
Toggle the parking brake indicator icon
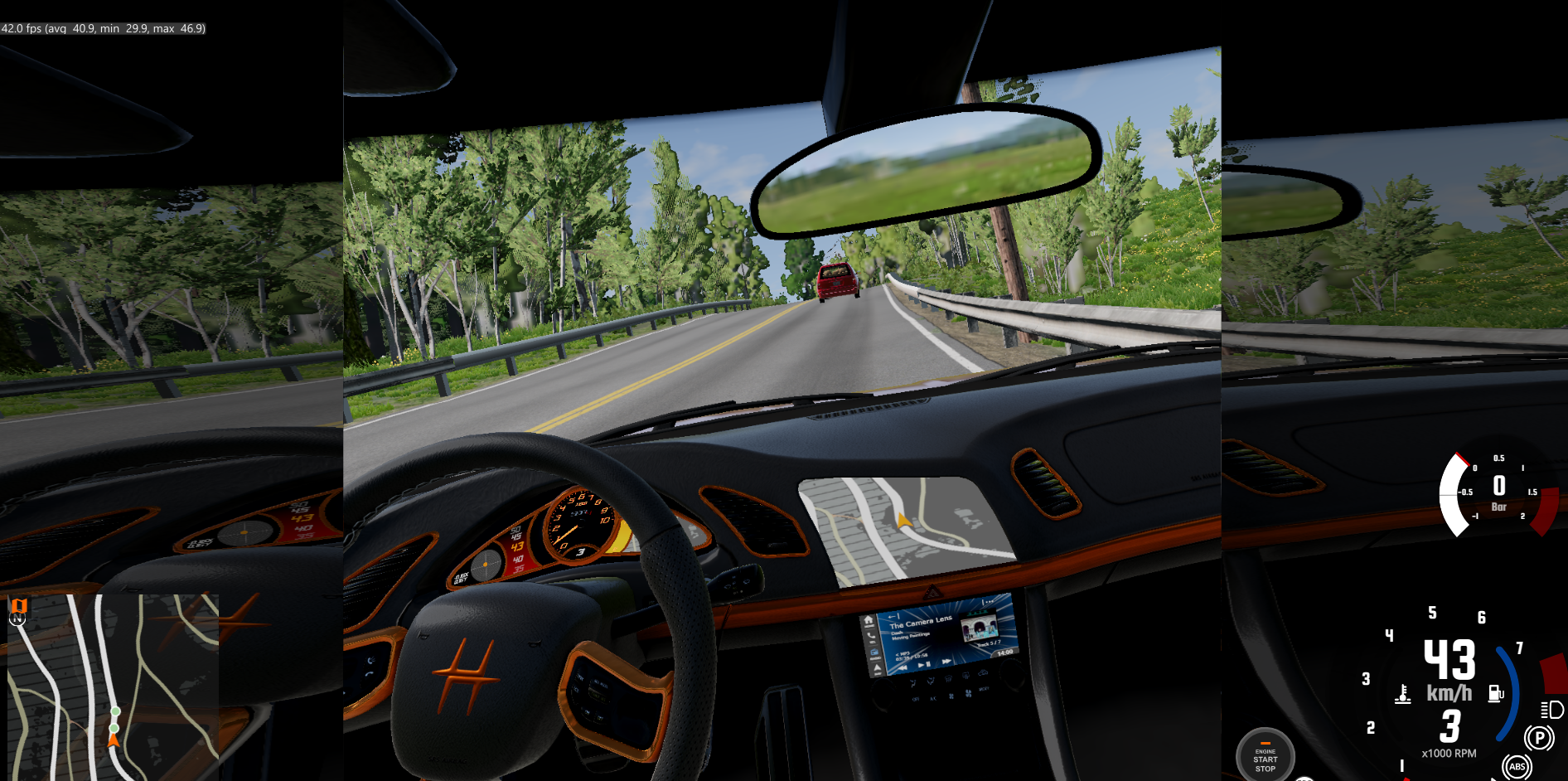click(1539, 737)
